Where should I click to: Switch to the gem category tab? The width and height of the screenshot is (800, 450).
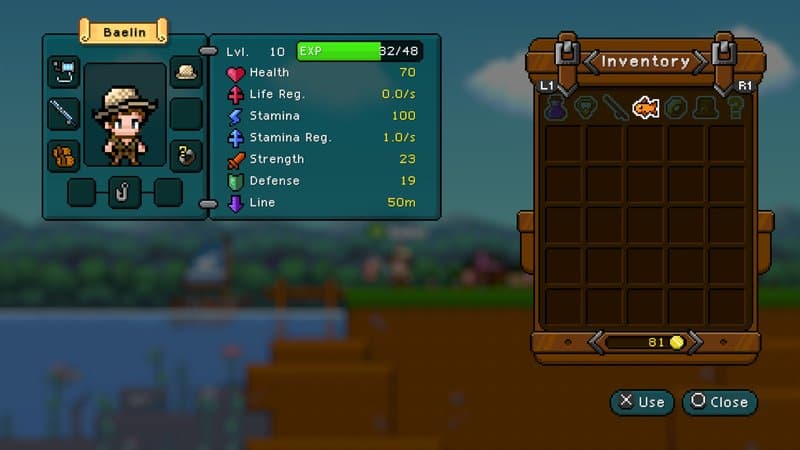pyautogui.click(x=585, y=108)
